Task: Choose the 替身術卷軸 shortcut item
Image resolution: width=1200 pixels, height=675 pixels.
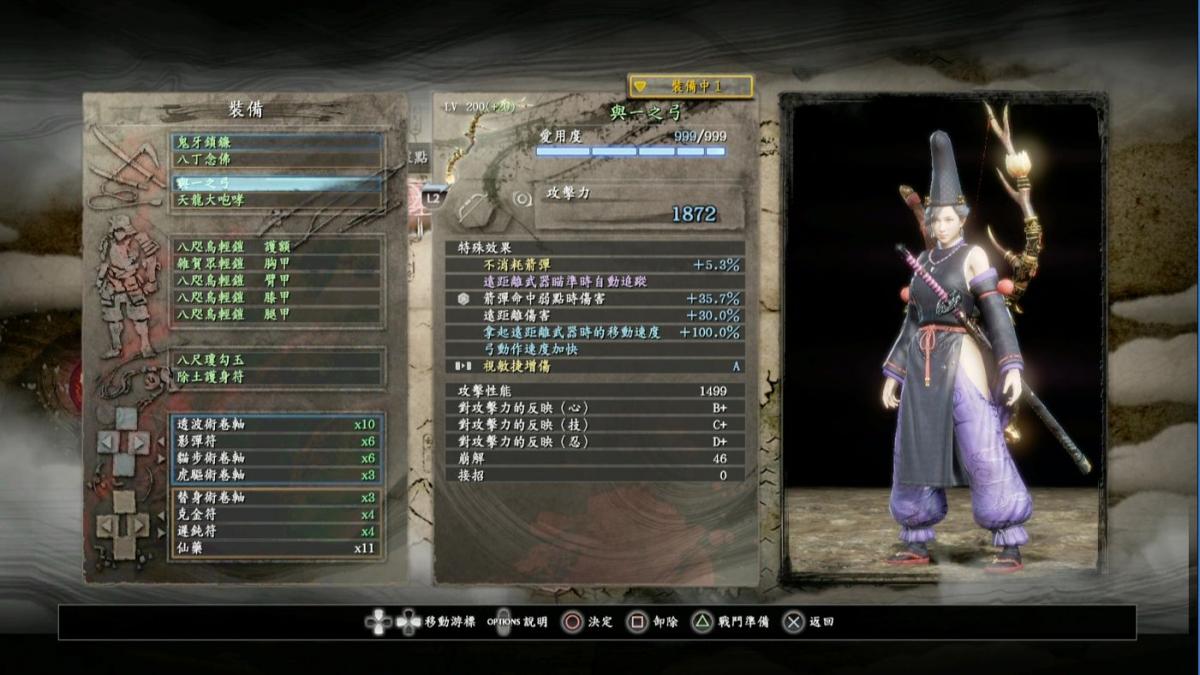Action: 276,497
